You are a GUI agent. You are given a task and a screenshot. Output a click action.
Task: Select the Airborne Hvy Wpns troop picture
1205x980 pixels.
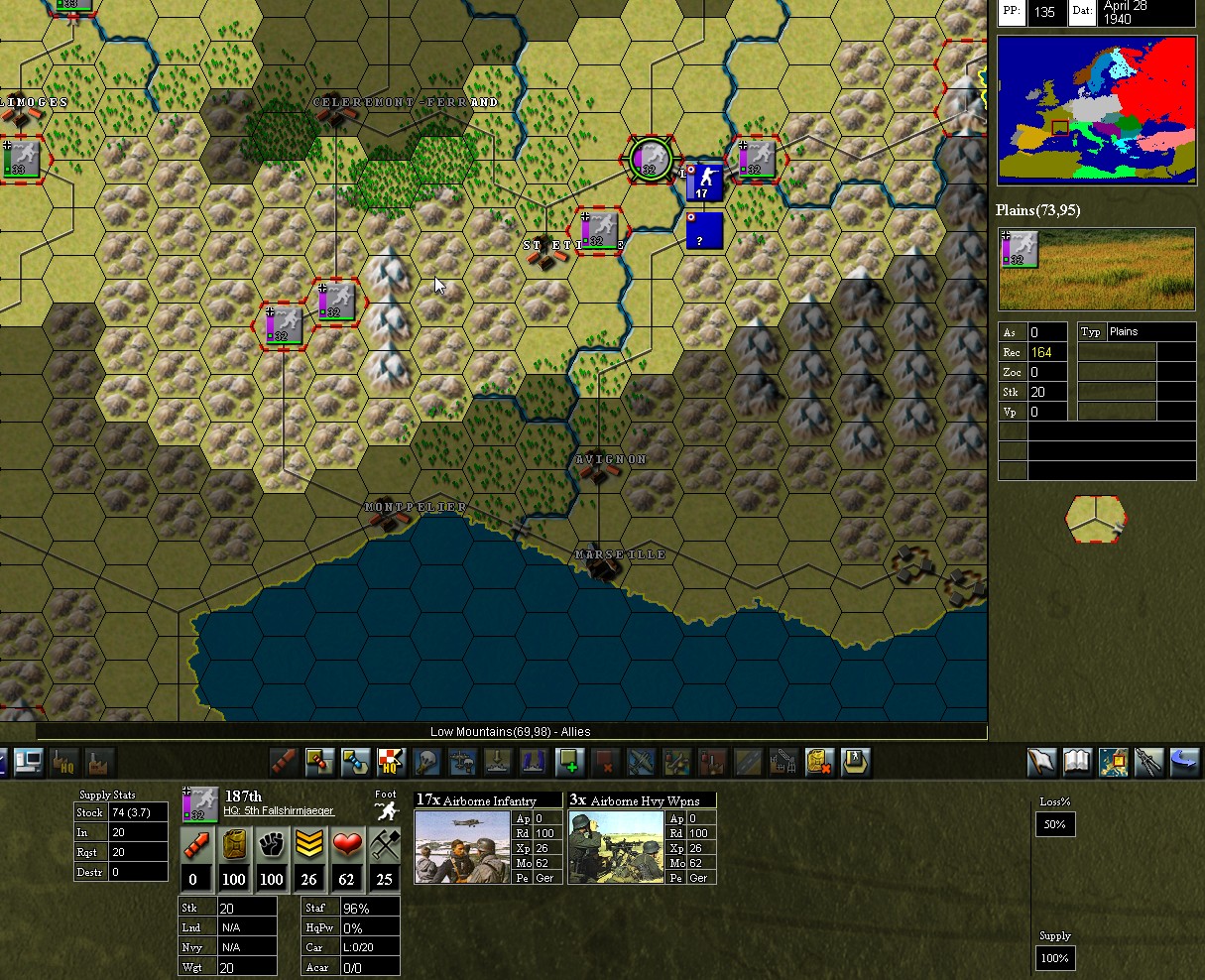[616, 846]
